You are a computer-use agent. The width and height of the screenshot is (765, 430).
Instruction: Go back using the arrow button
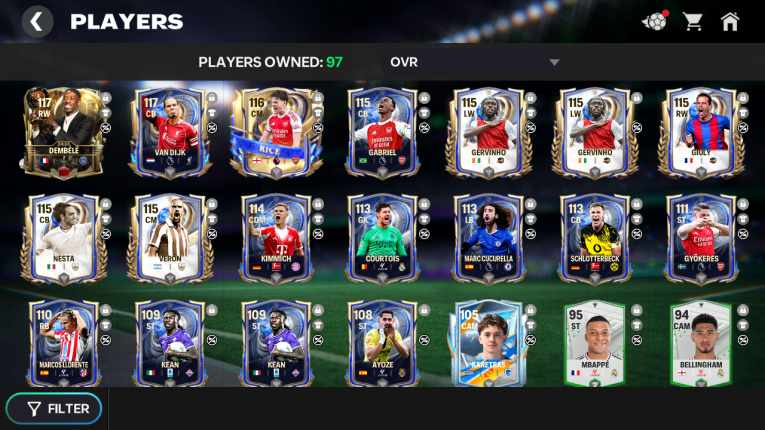click(x=37, y=21)
